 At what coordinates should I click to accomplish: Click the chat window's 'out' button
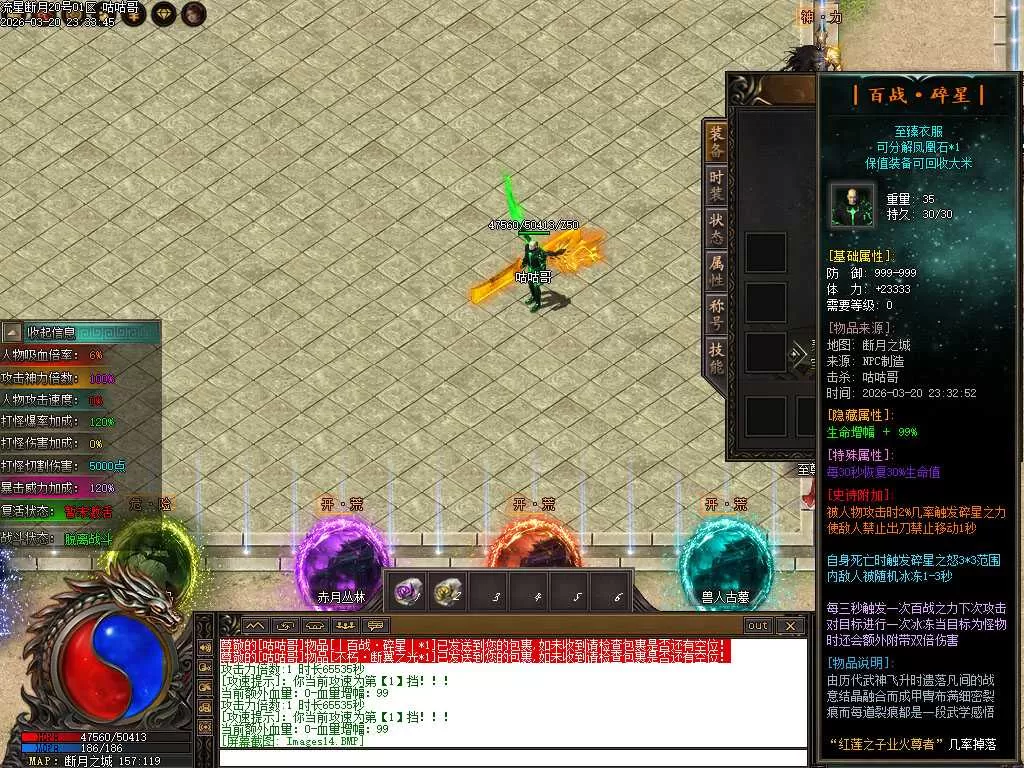(758, 626)
